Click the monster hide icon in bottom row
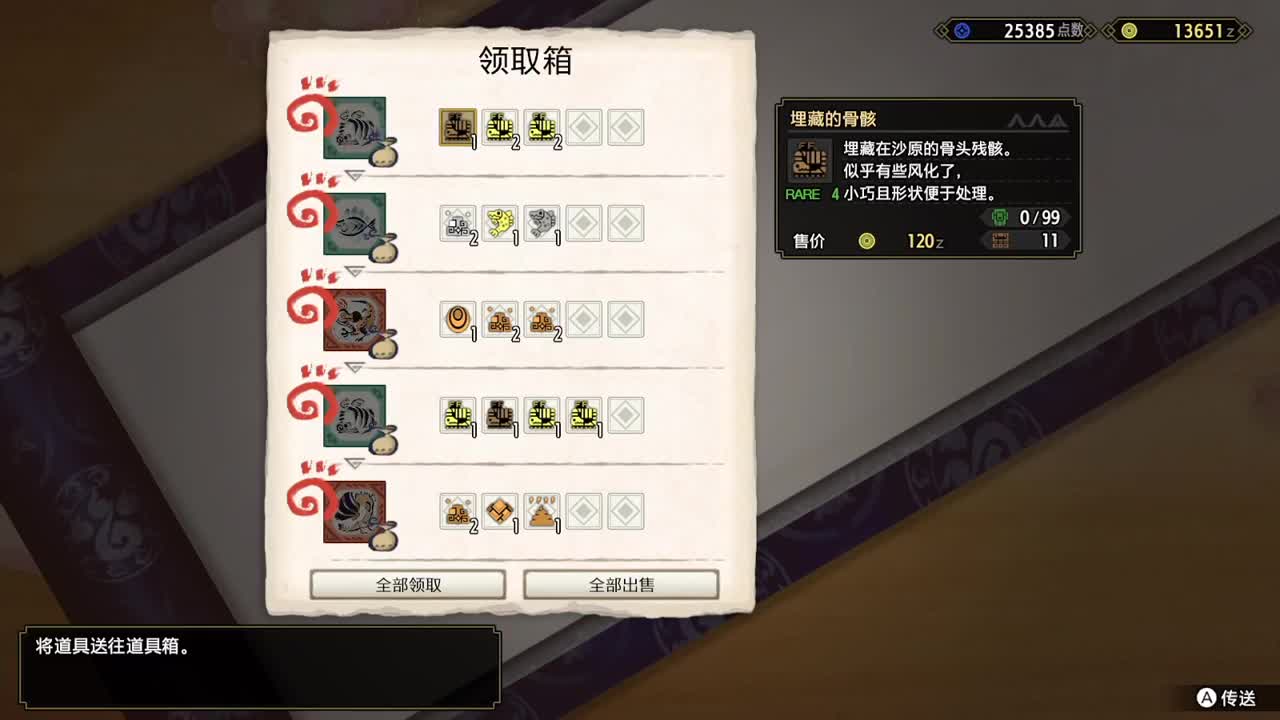The image size is (1280, 720). click(x=500, y=510)
